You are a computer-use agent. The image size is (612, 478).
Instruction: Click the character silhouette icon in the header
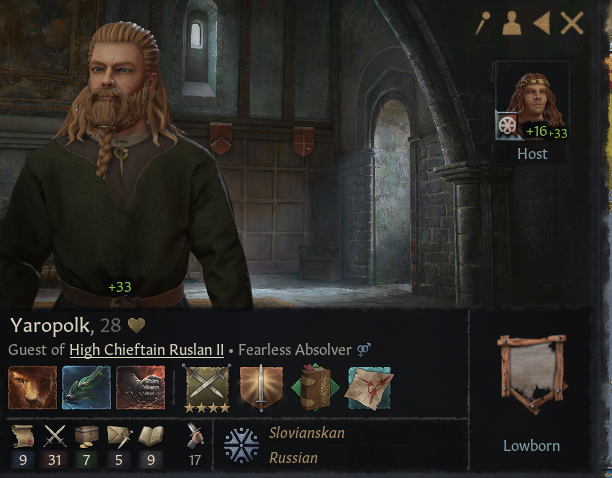(x=512, y=24)
